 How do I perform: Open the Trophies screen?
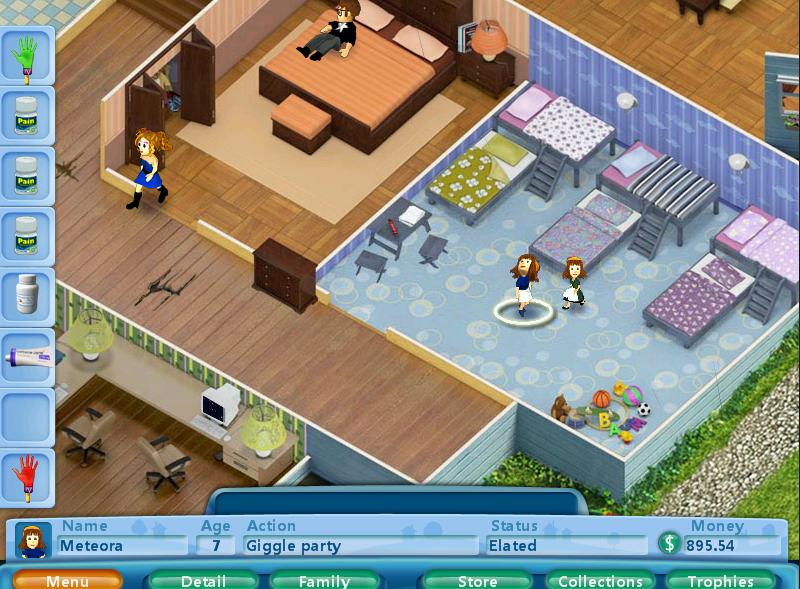pos(720,580)
